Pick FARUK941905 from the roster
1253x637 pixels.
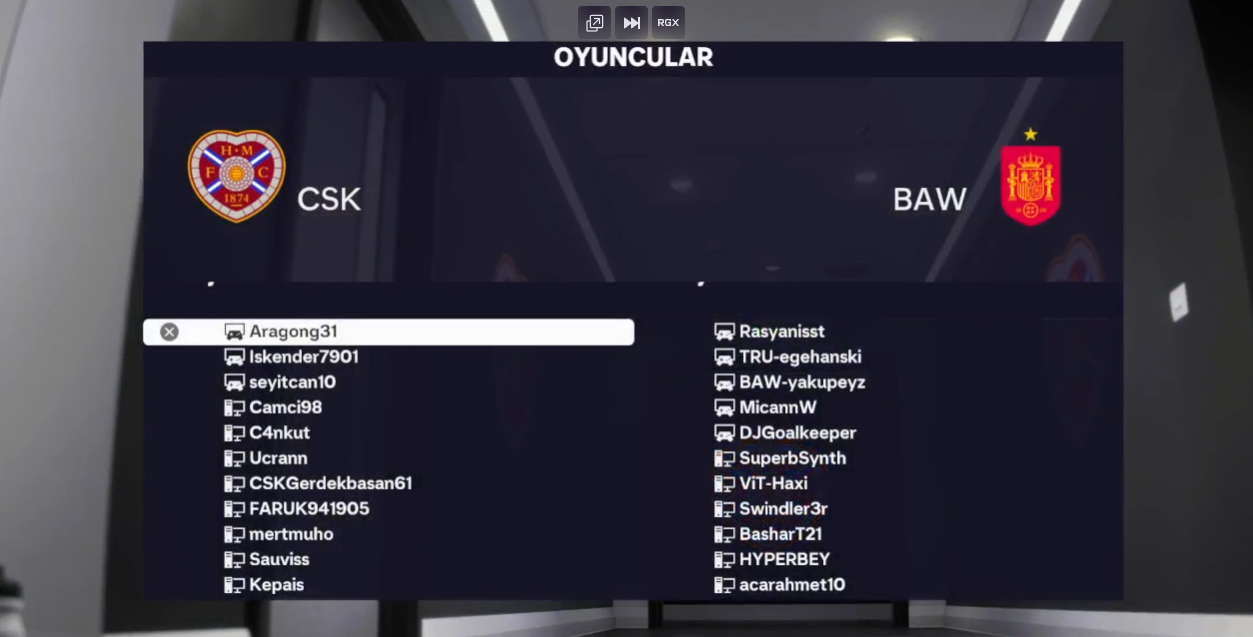pyautogui.click(x=309, y=509)
